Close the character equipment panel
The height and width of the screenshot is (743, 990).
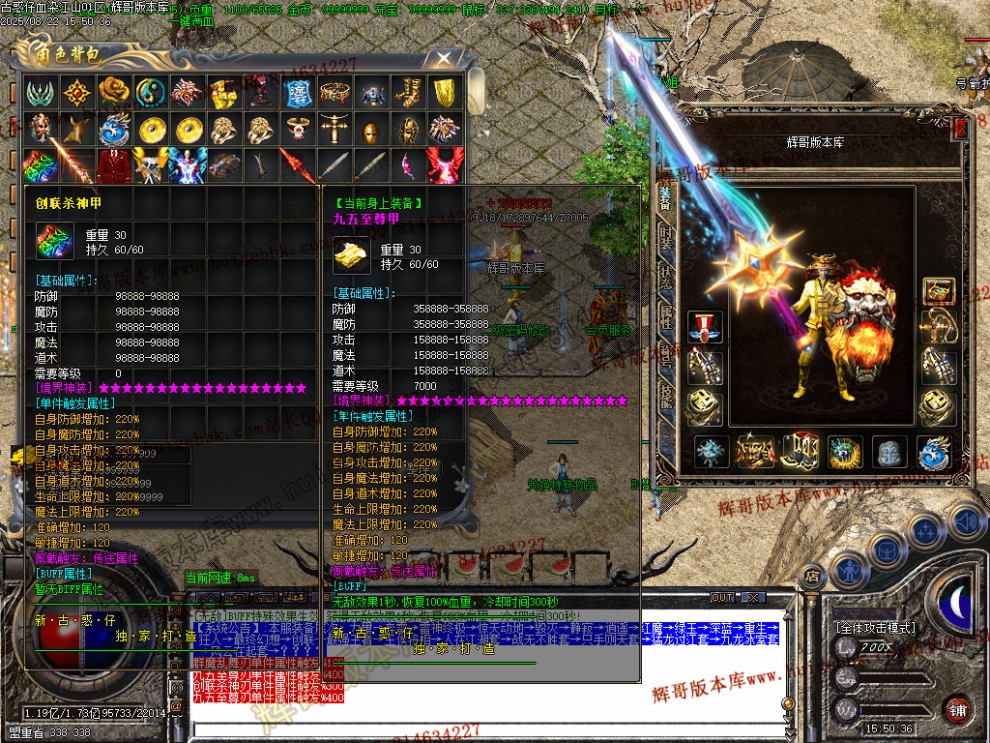pyautogui.click(x=960, y=128)
